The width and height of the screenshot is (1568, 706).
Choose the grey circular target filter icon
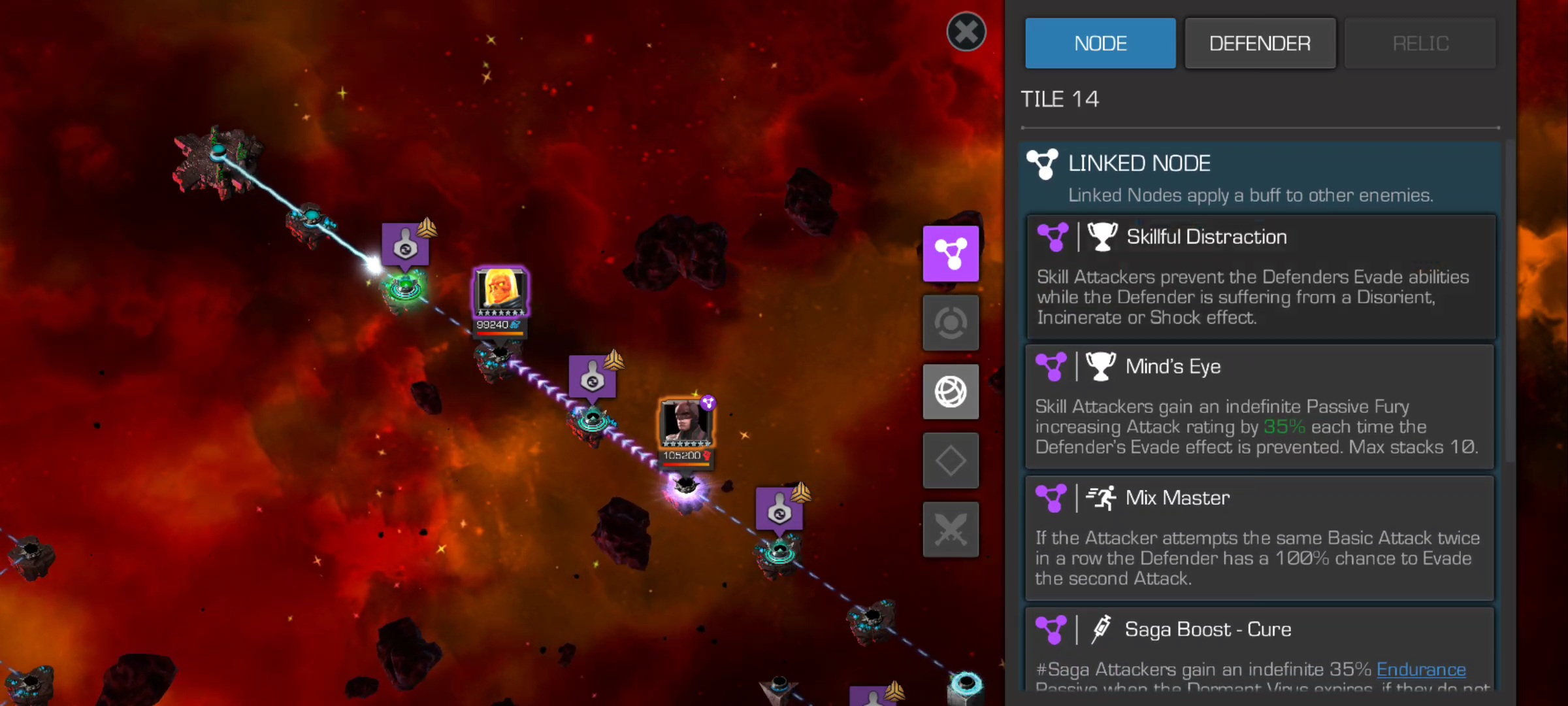(951, 323)
